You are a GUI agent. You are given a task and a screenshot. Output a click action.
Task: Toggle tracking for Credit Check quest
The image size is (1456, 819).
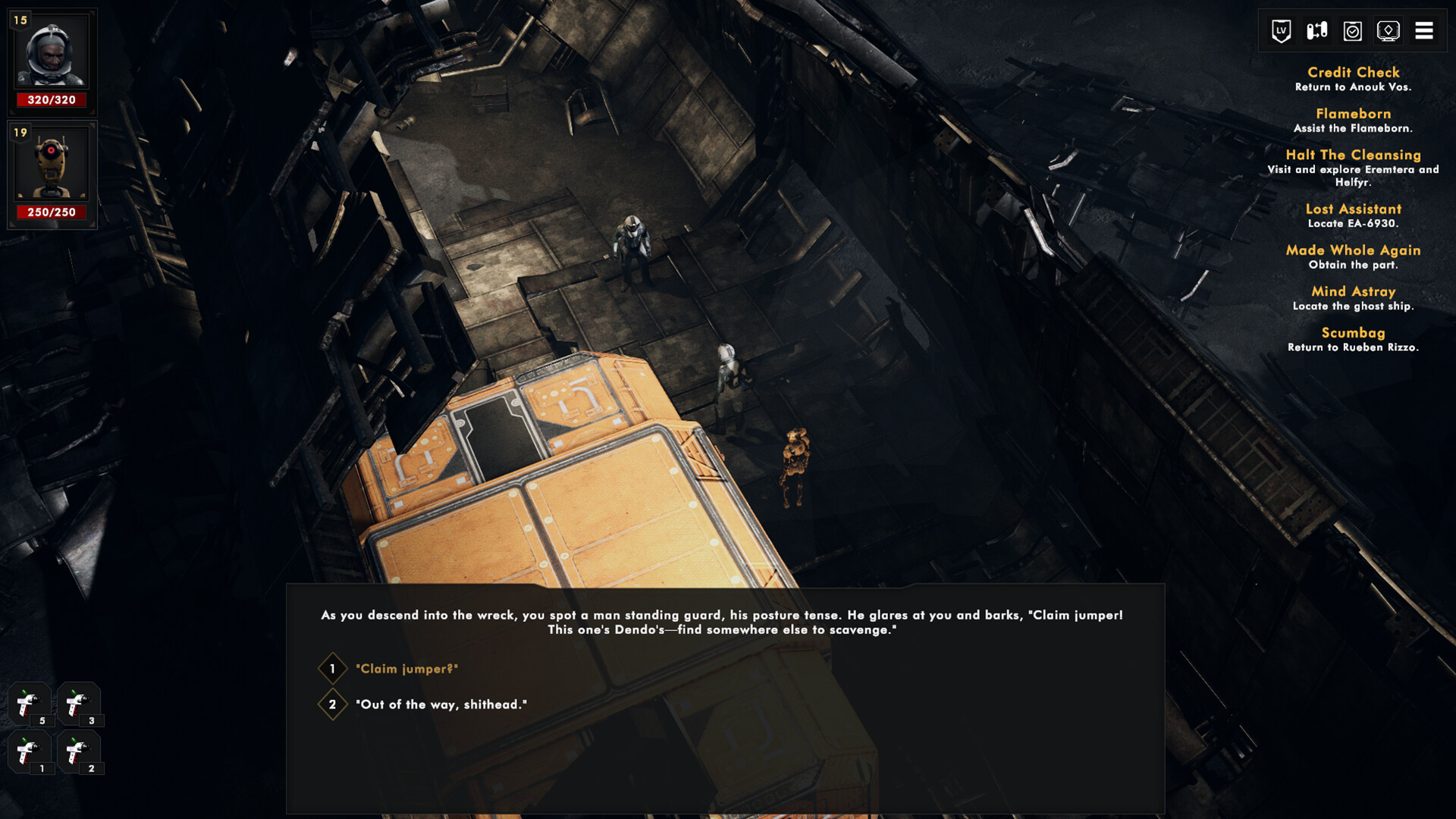(1353, 73)
